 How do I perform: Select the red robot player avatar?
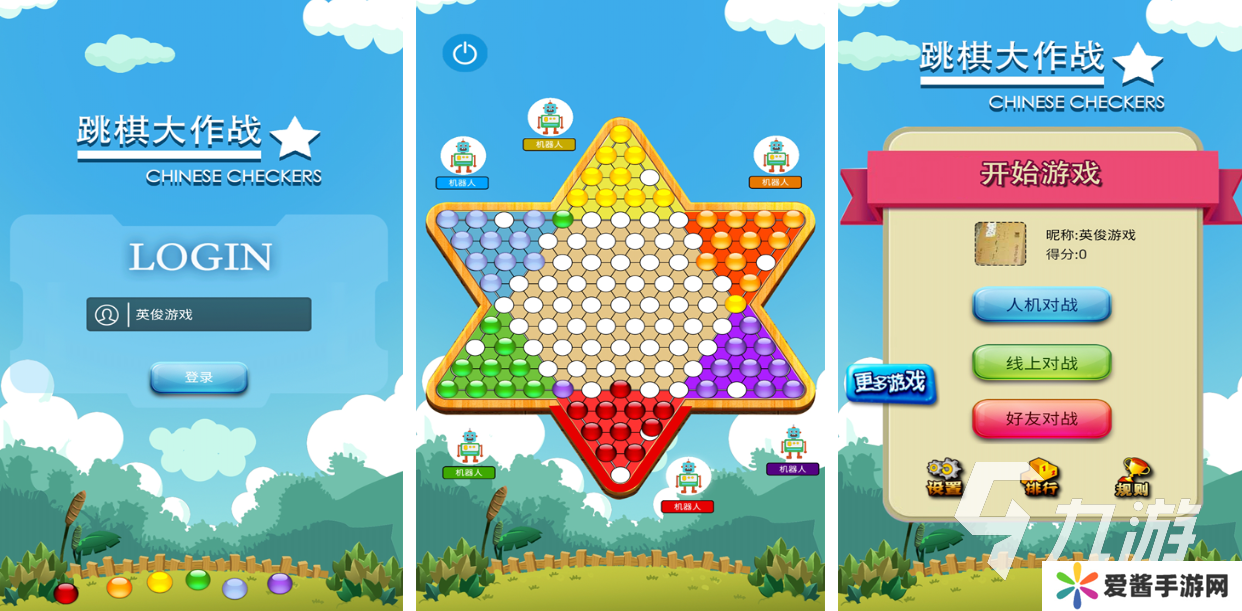click(x=688, y=478)
